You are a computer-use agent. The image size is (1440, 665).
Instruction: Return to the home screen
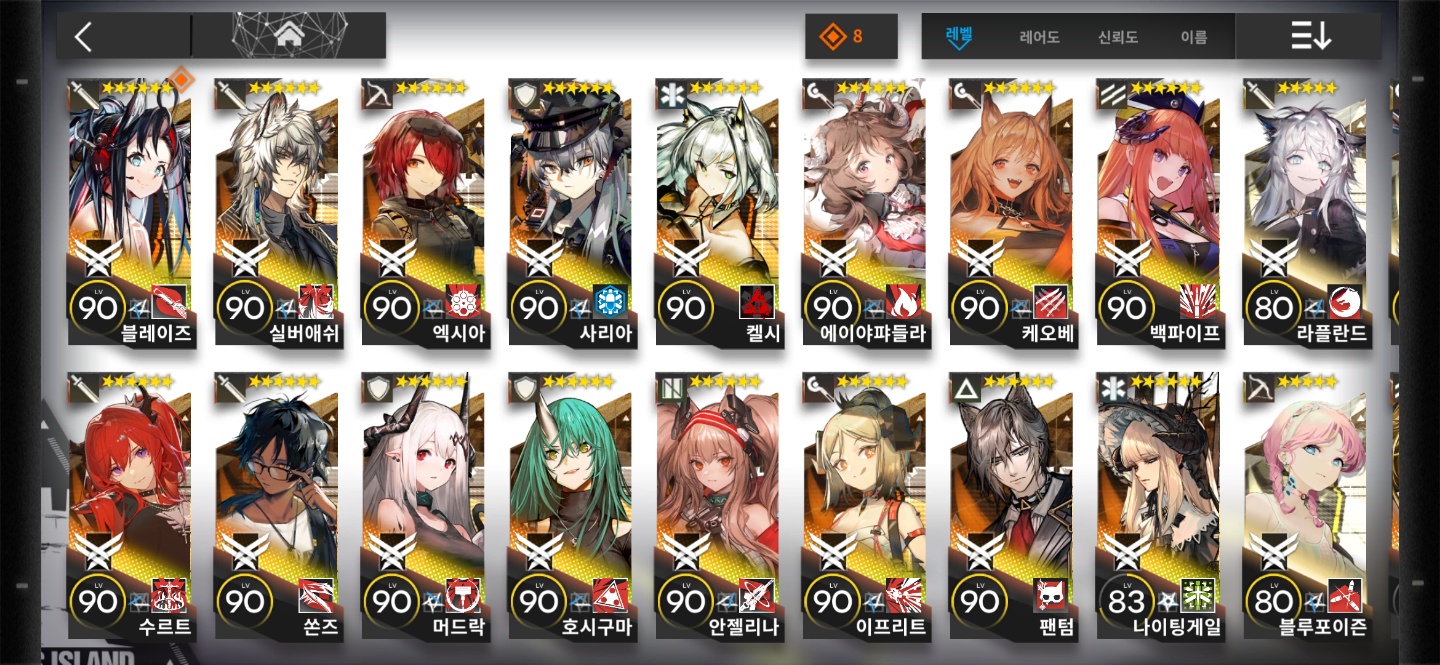[x=289, y=36]
